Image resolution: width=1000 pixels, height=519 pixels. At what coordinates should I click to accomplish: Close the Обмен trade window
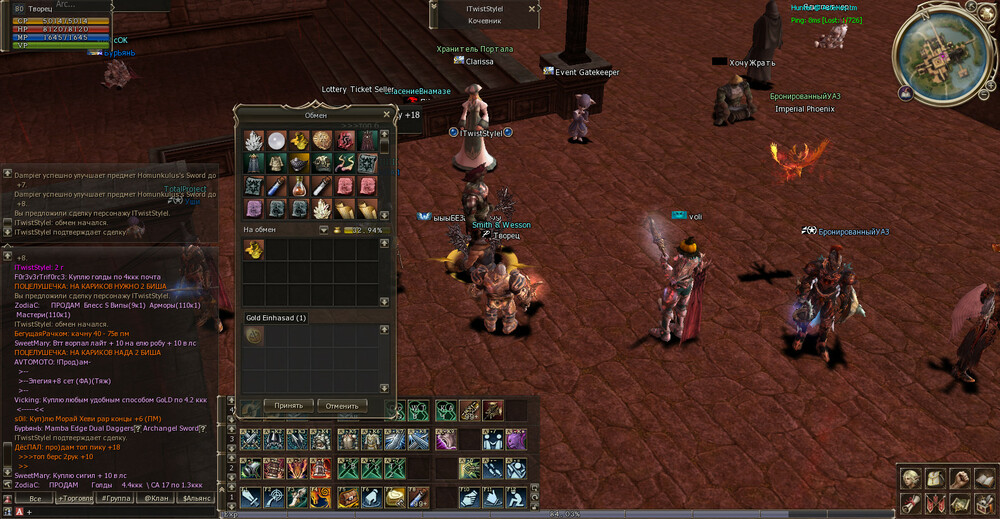386,114
